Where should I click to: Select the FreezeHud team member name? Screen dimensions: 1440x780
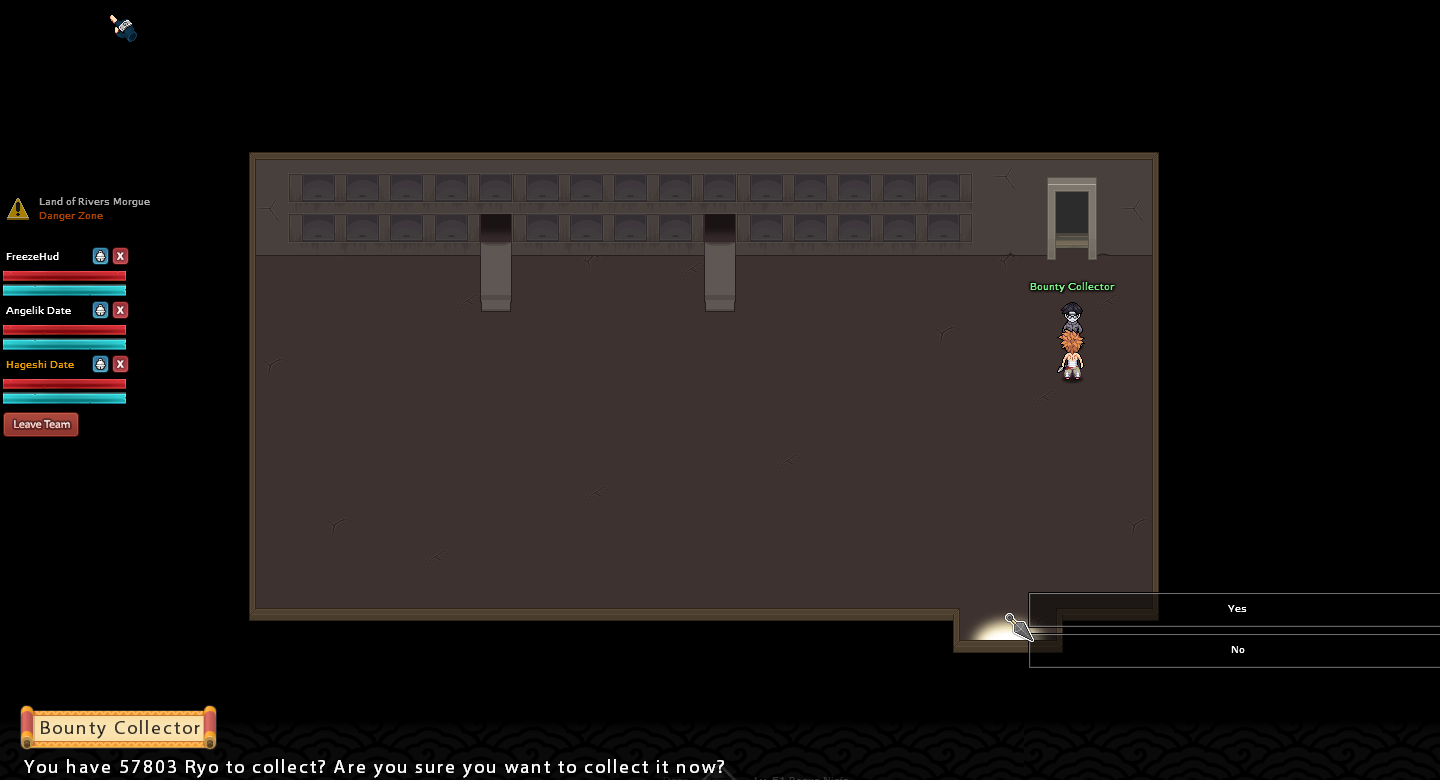32,257
